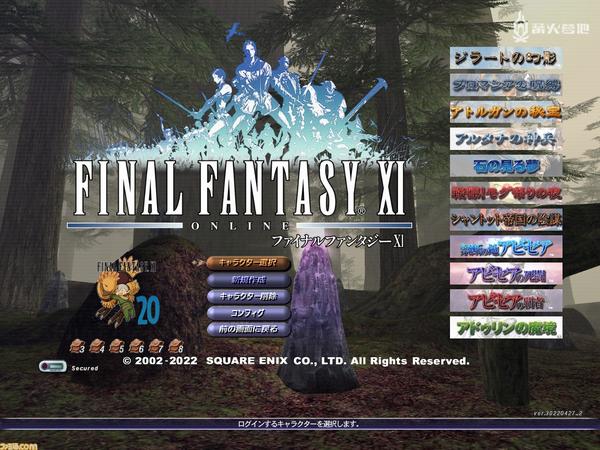Click the アトルガンの秘宝 expansion banner
This screenshot has width=600, height=450.
[505, 112]
